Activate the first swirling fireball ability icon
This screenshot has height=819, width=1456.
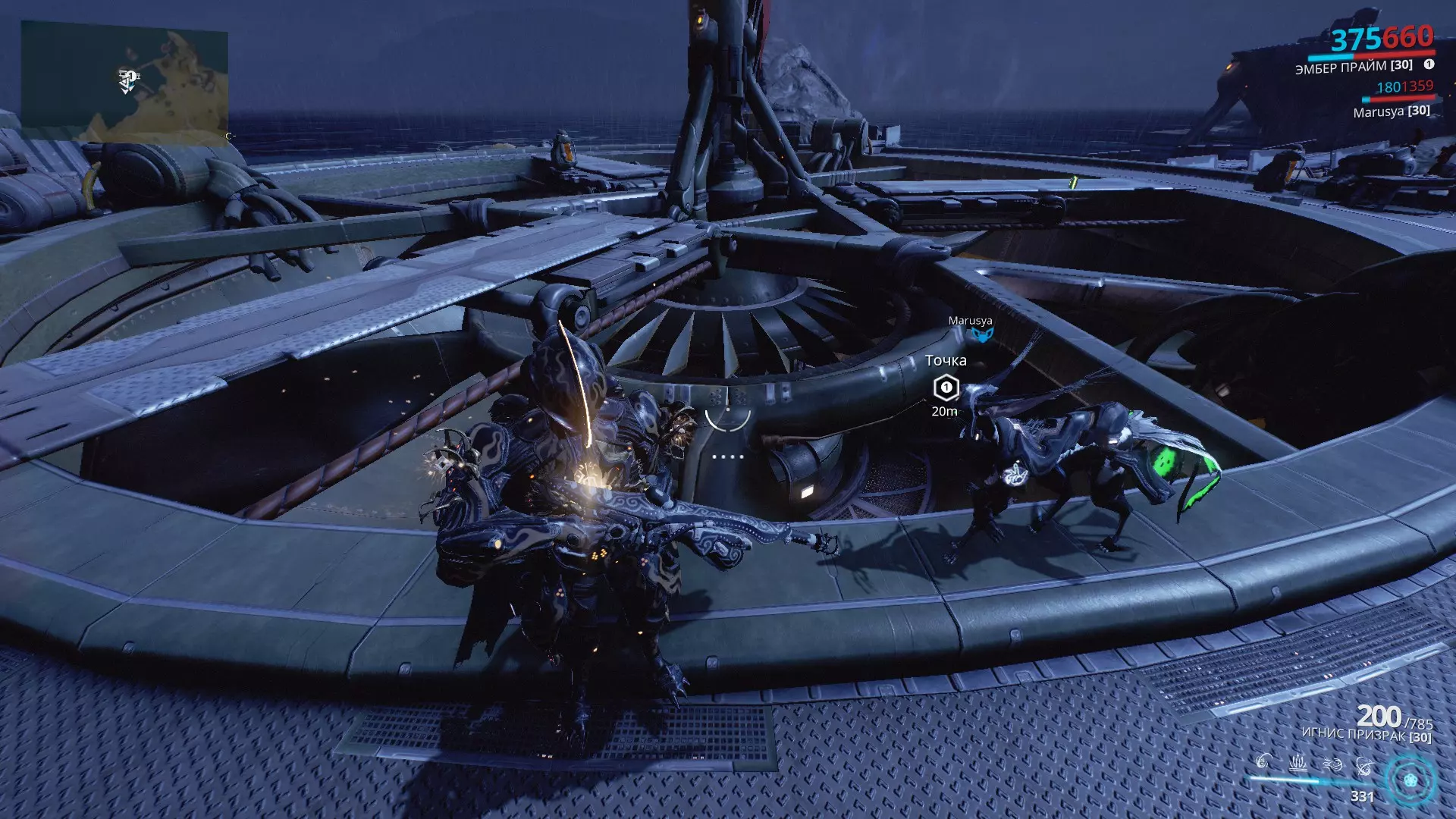[1263, 761]
